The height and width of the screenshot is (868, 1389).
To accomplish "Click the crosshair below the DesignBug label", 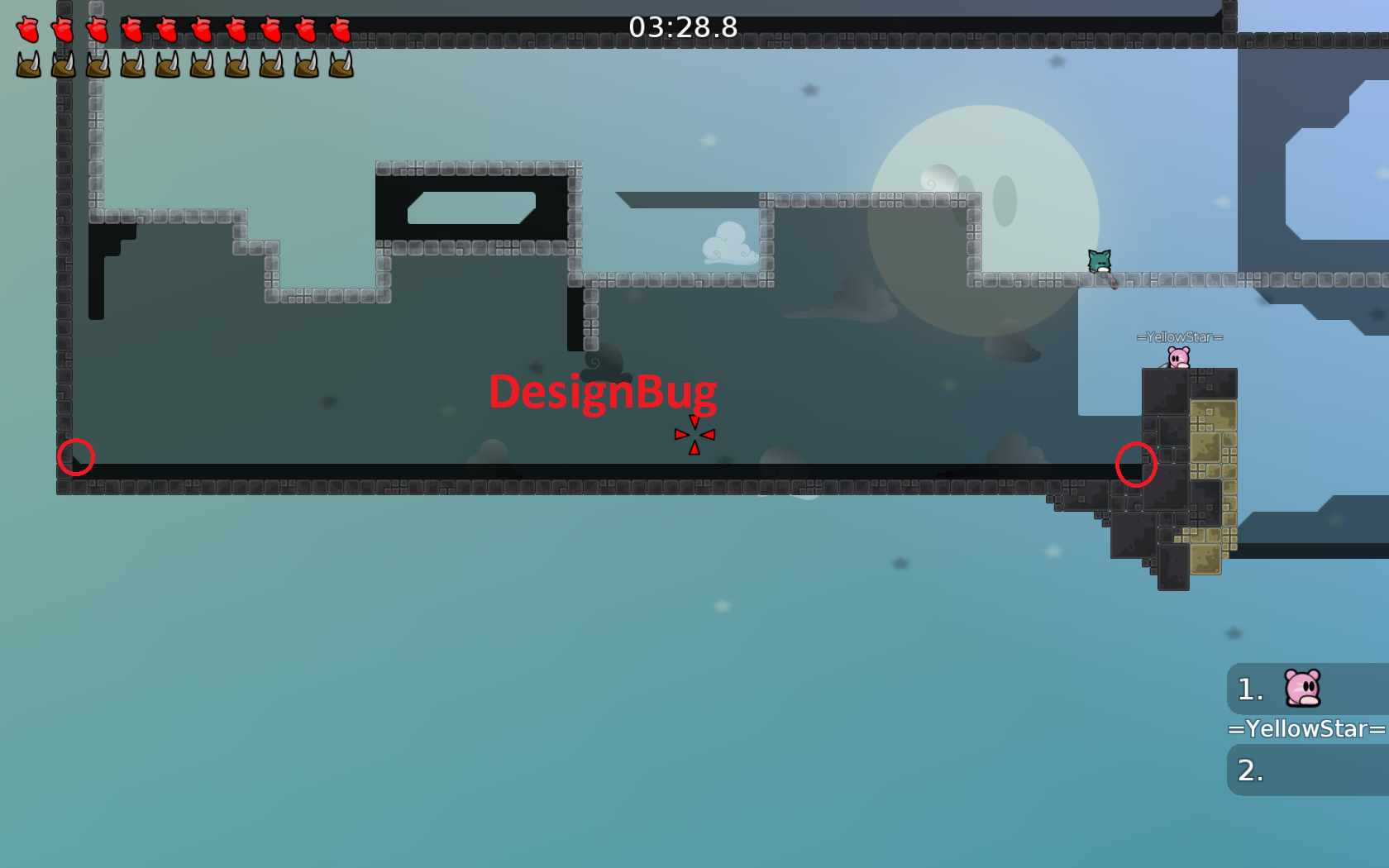I will pyautogui.click(x=694, y=433).
